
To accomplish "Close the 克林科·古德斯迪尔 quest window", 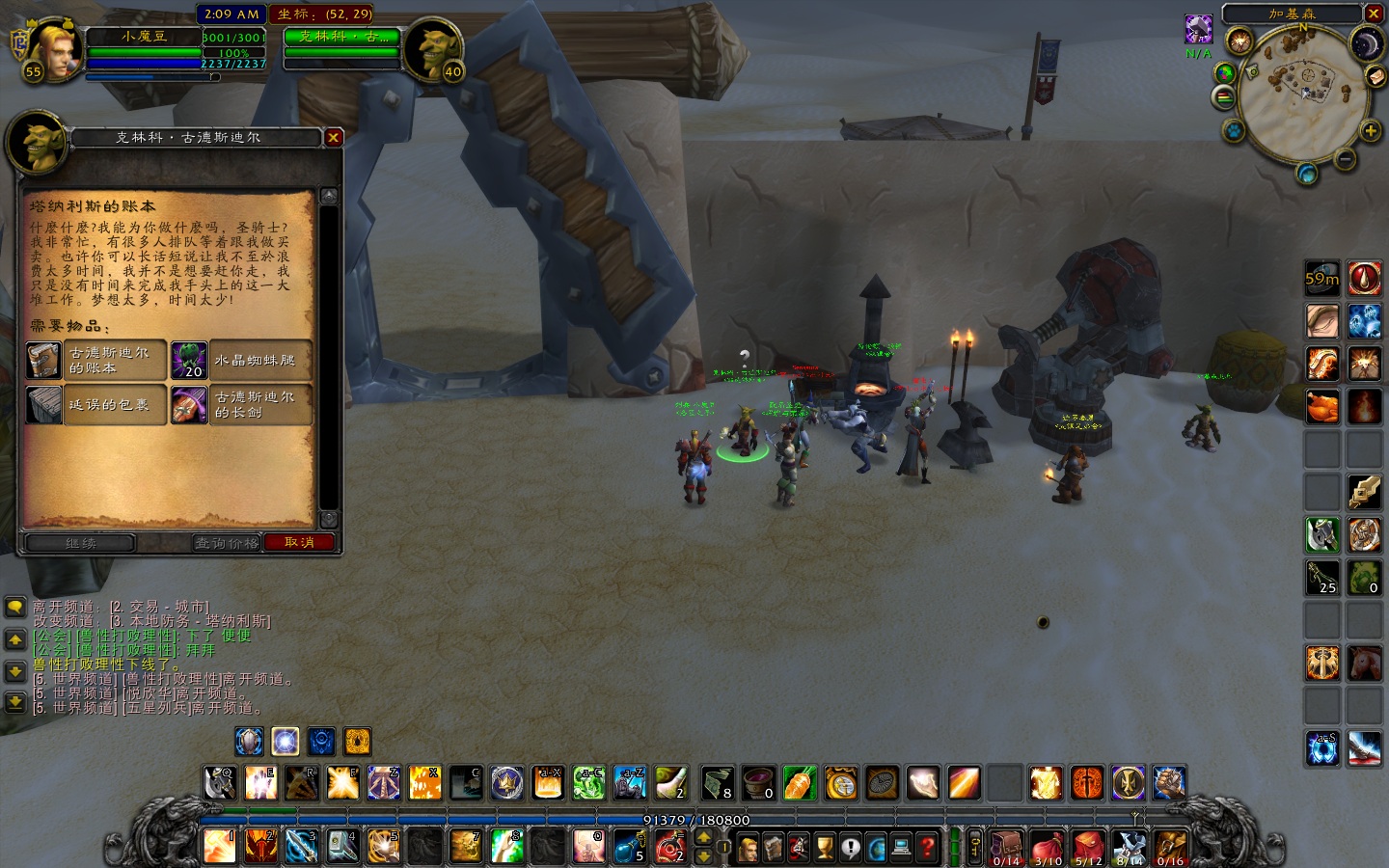I will pos(333,138).
